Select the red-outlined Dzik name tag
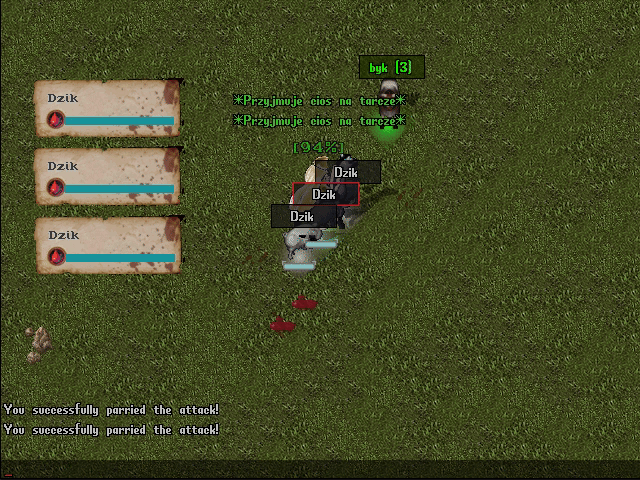 pyautogui.click(x=325, y=195)
